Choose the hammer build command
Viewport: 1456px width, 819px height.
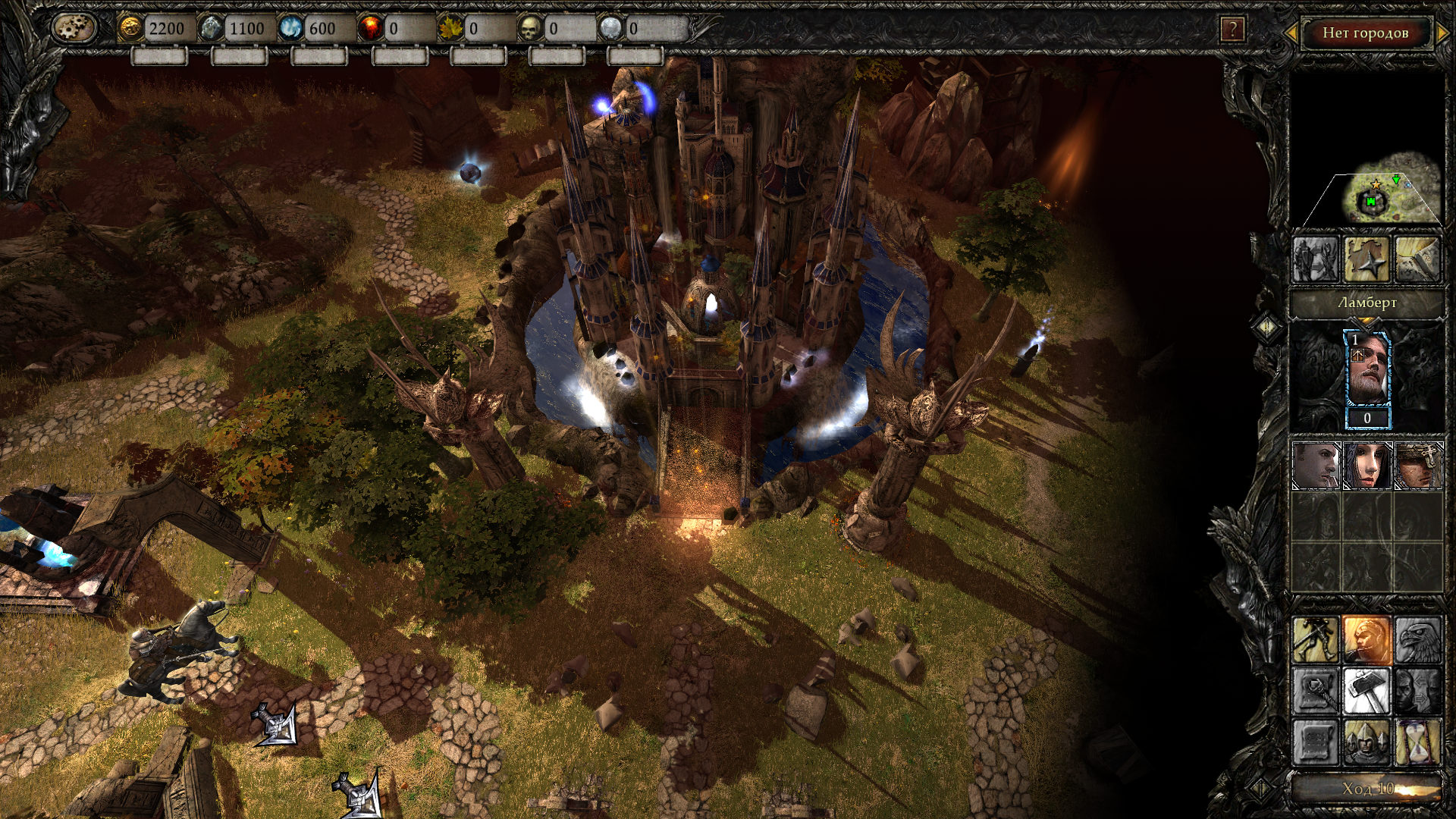click(x=1367, y=691)
